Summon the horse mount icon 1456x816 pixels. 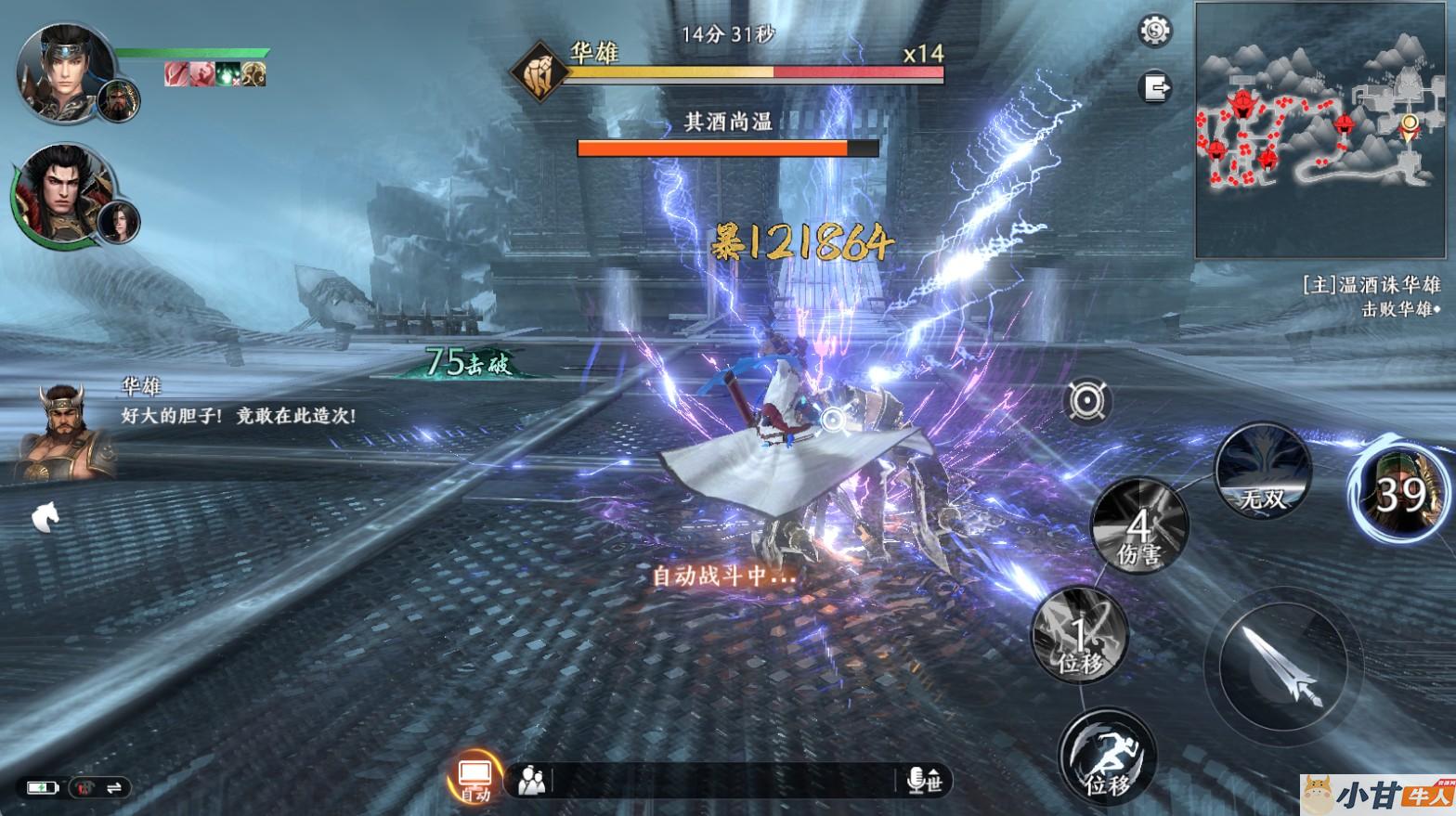click(45, 516)
